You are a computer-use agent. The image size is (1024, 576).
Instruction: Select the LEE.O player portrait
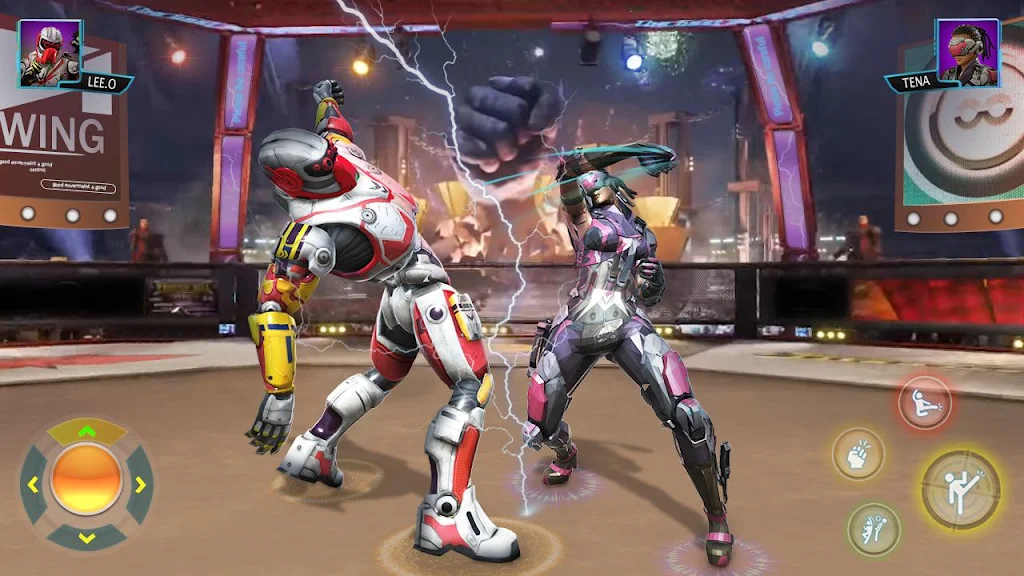pos(49,51)
